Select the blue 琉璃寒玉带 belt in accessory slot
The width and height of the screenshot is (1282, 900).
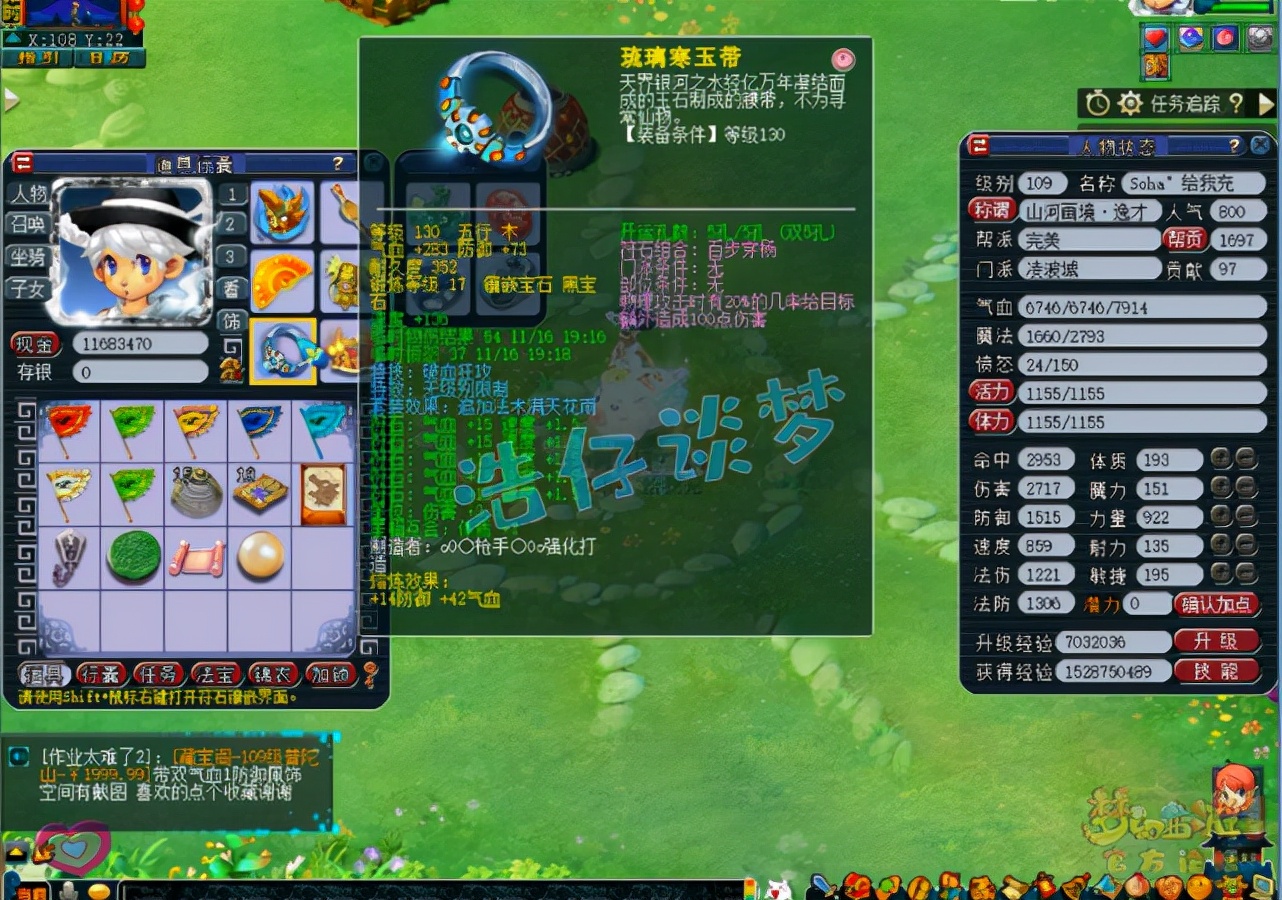(284, 353)
